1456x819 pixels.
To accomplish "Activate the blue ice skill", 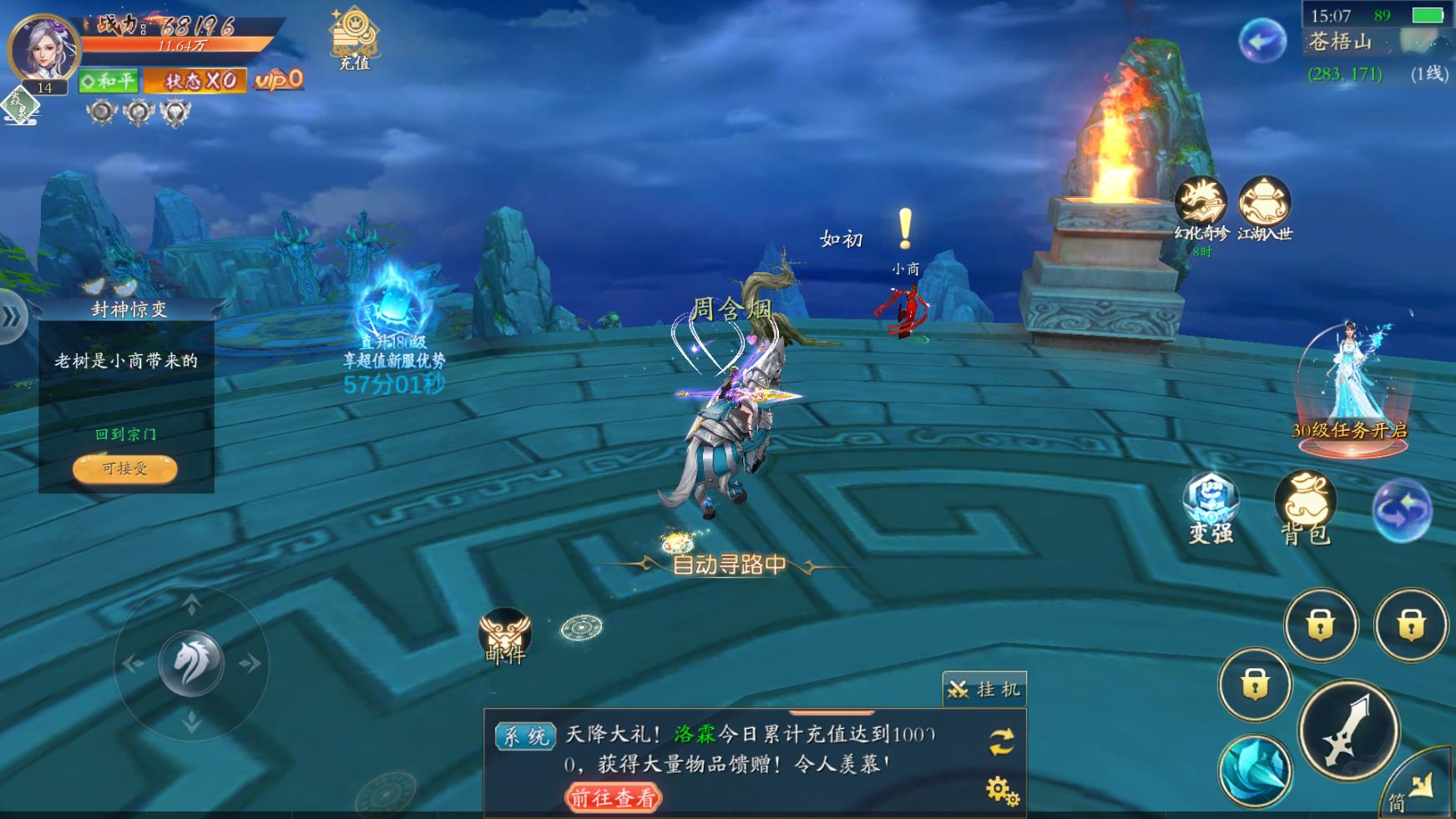I will pyautogui.click(x=1255, y=771).
